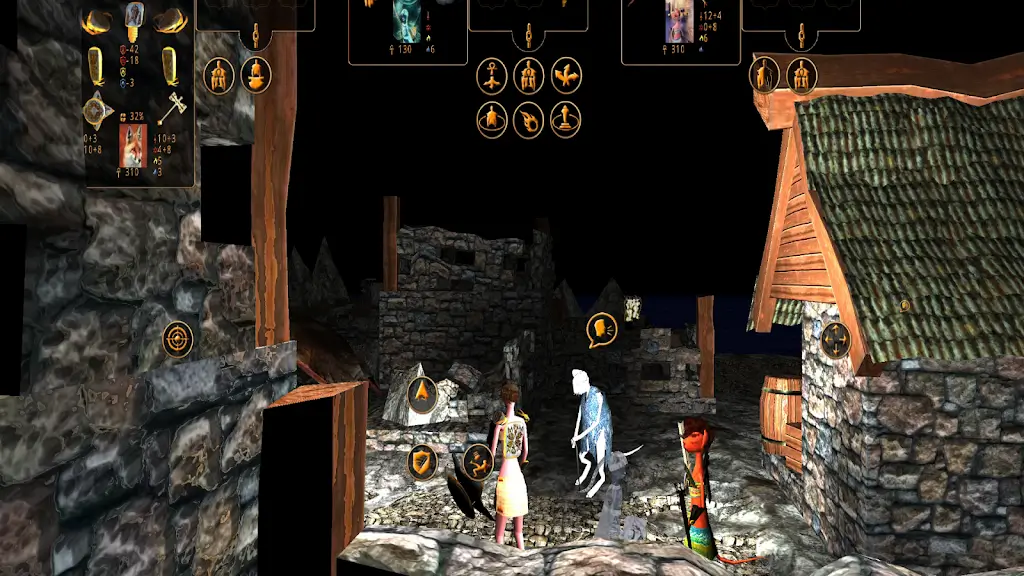Click the four-direction arrows icon
This screenshot has width=1024, height=576.
point(835,341)
